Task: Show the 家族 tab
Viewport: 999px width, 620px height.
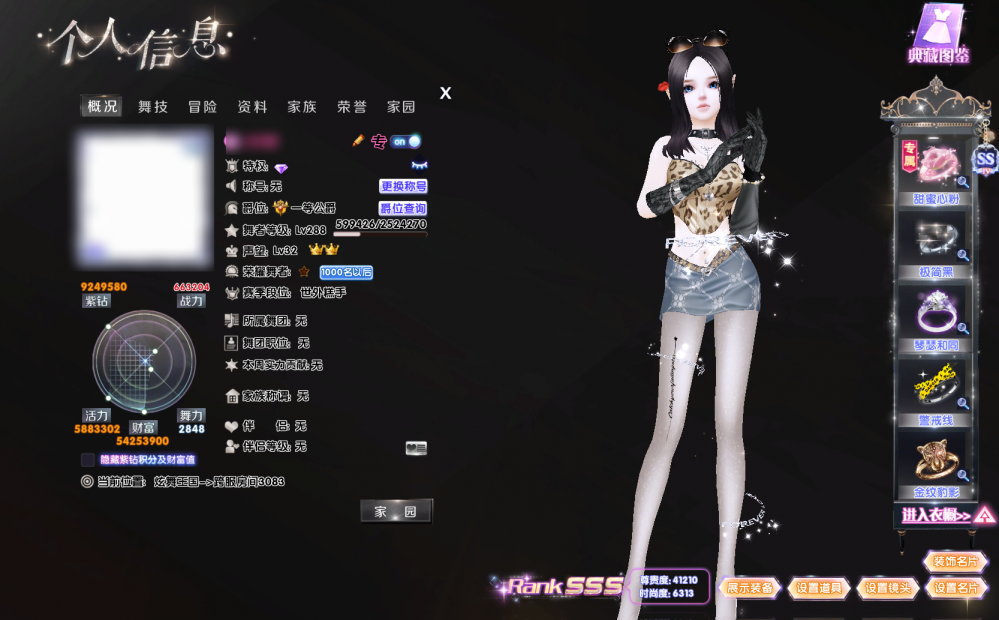Action: 302,107
